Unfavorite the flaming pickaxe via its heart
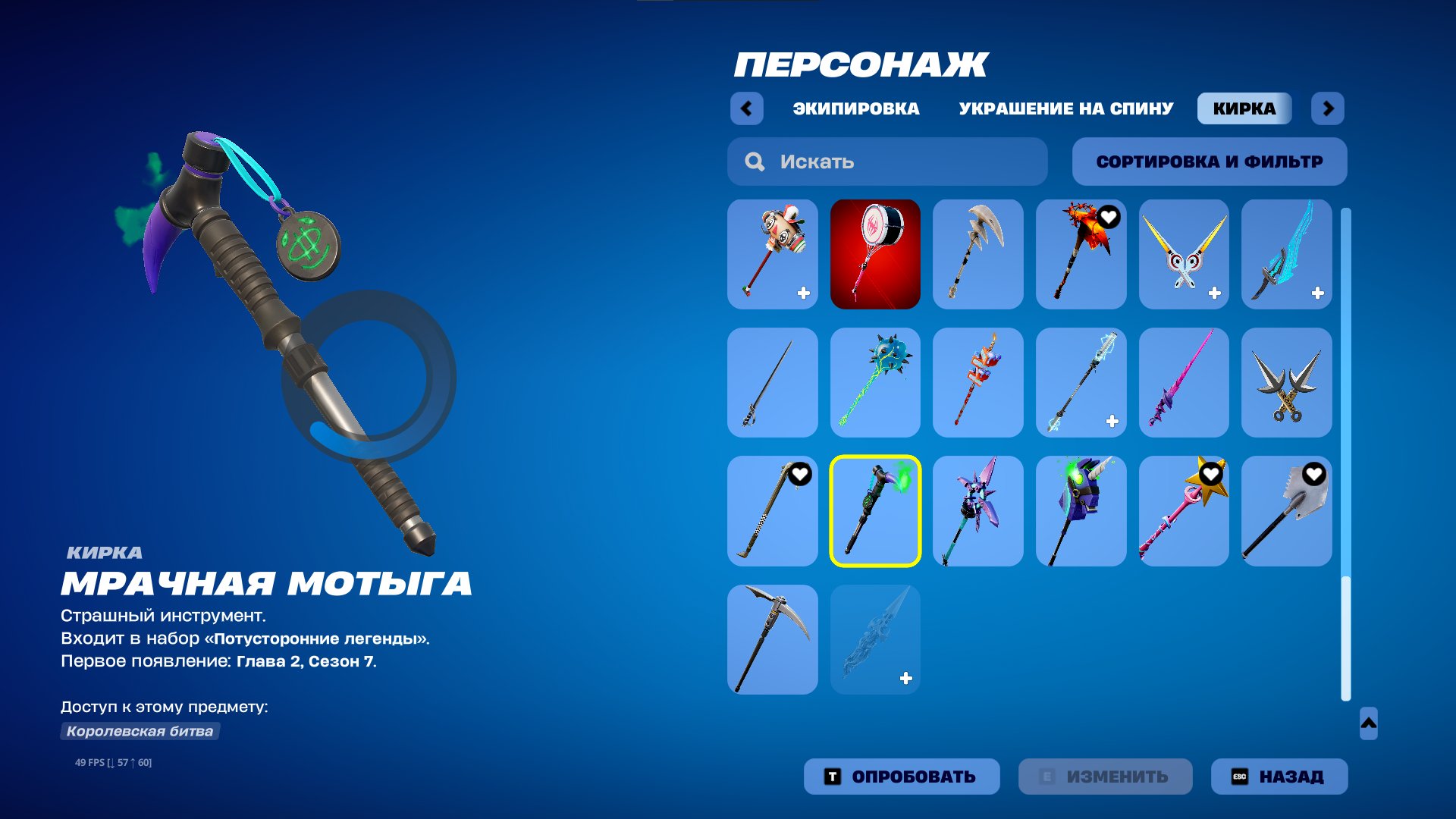This screenshot has width=1456, height=819. [x=1109, y=215]
